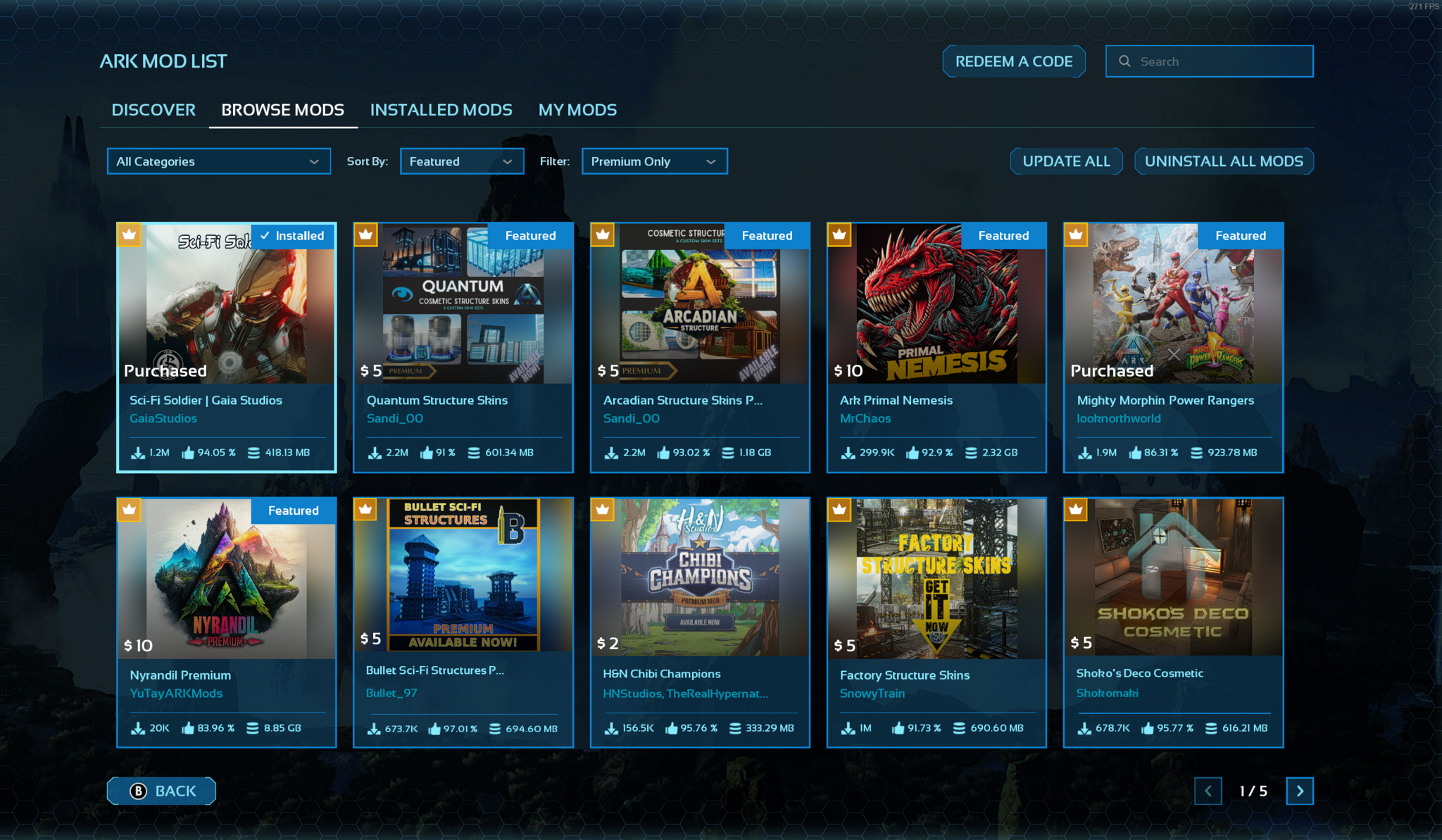This screenshot has width=1442, height=840.
Task: Open the Sort By Featured dropdown
Action: pos(461,161)
